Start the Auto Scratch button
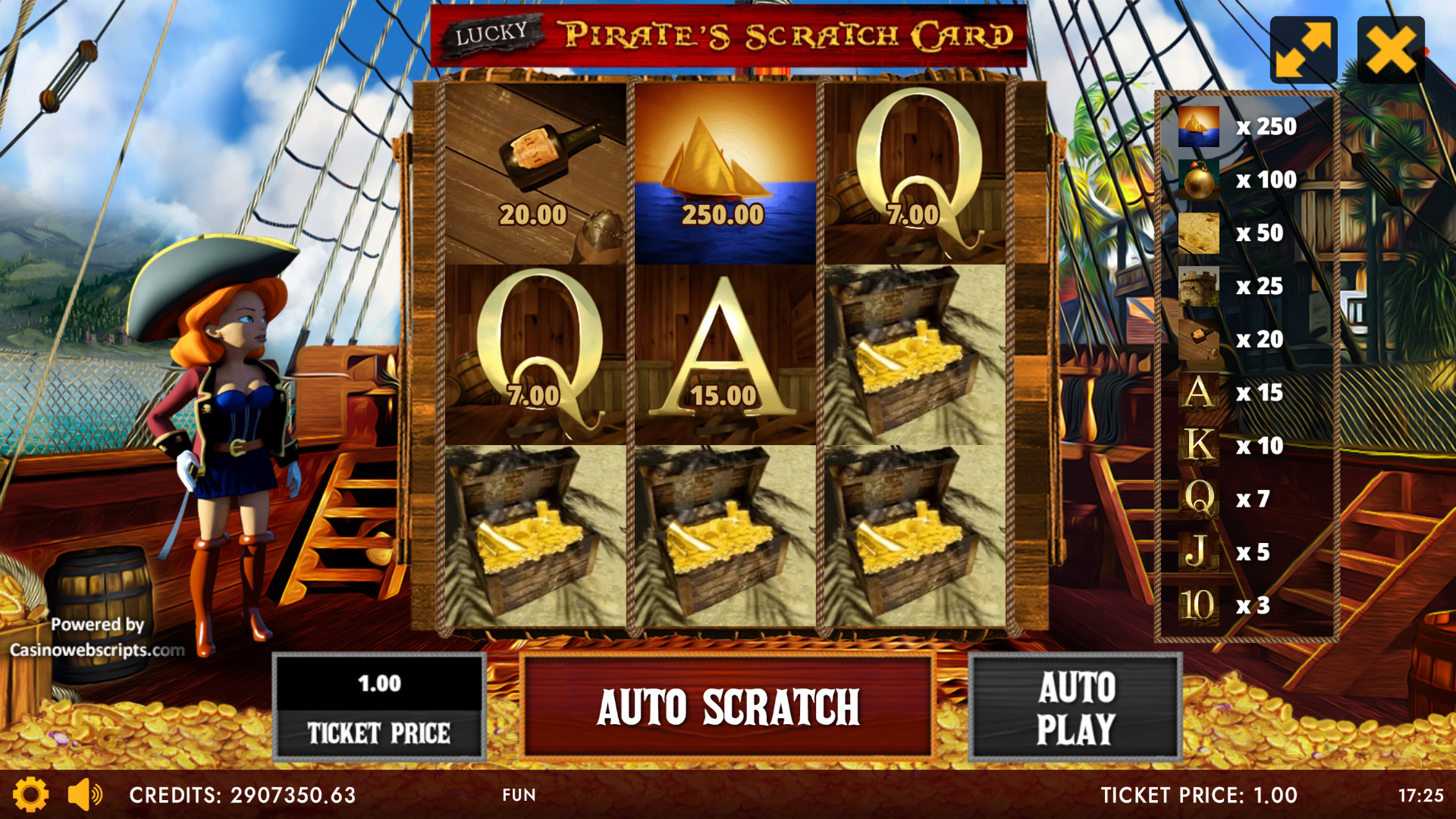The height and width of the screenshot is (819, 1456). pos(727,707)
